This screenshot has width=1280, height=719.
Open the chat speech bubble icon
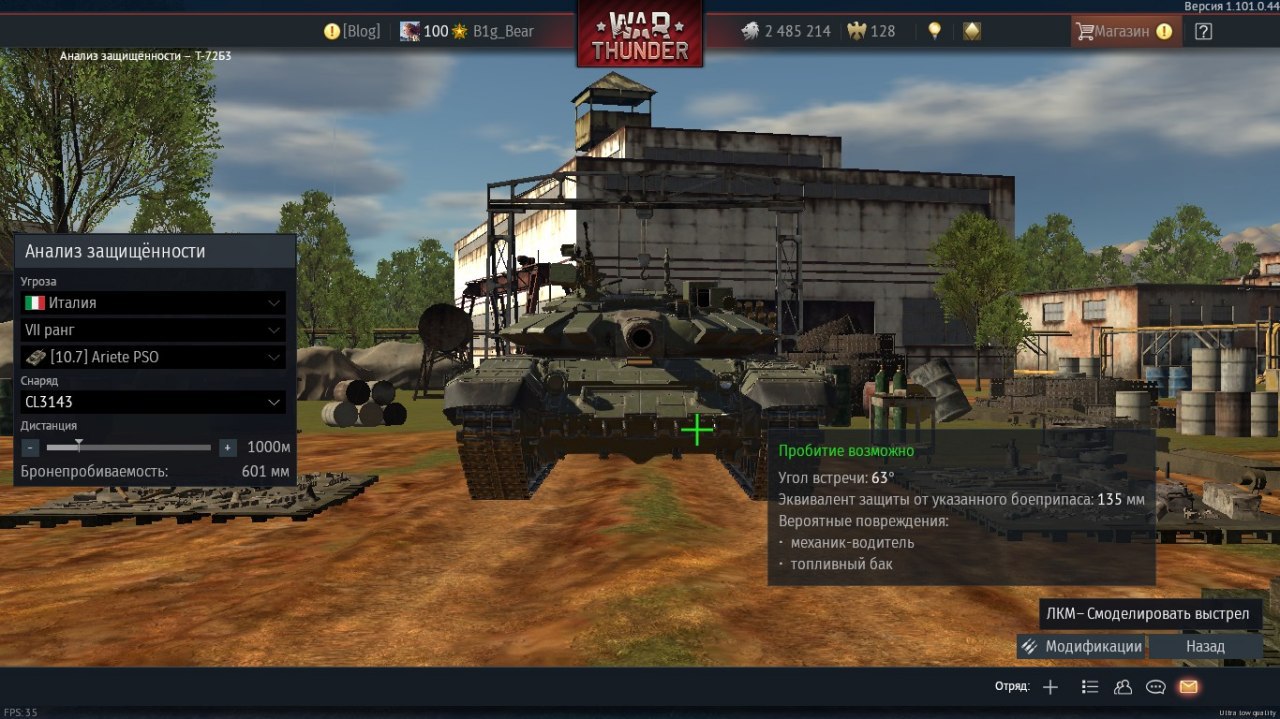pos(1156,687)
